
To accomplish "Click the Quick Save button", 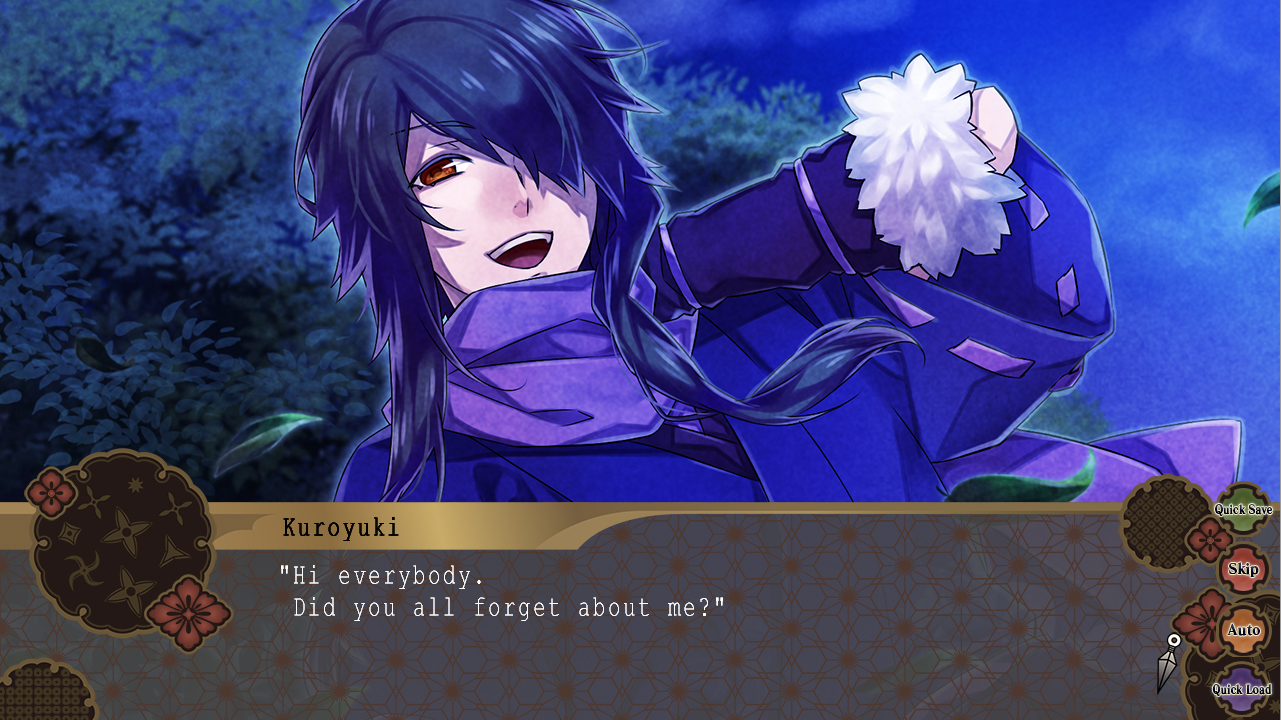I will tap(1243, 510).
